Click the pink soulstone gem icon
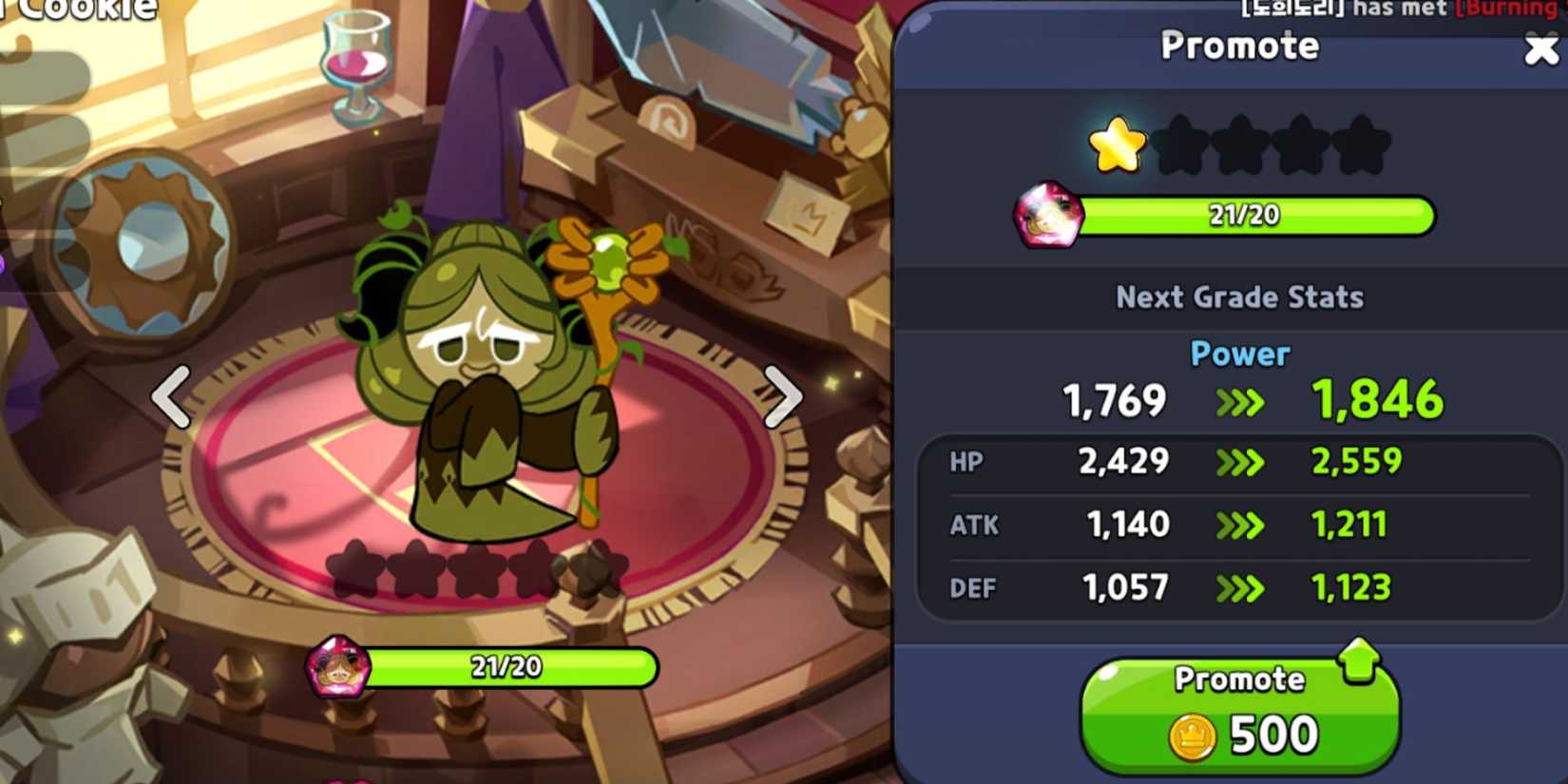The height and width of the screenshot is (784, 1568). click(1050, 214)
